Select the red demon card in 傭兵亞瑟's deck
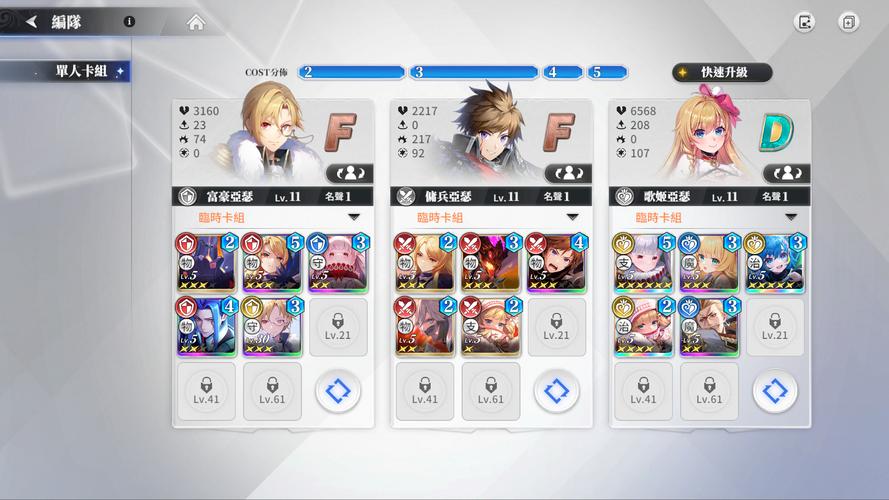 (490, 262)
